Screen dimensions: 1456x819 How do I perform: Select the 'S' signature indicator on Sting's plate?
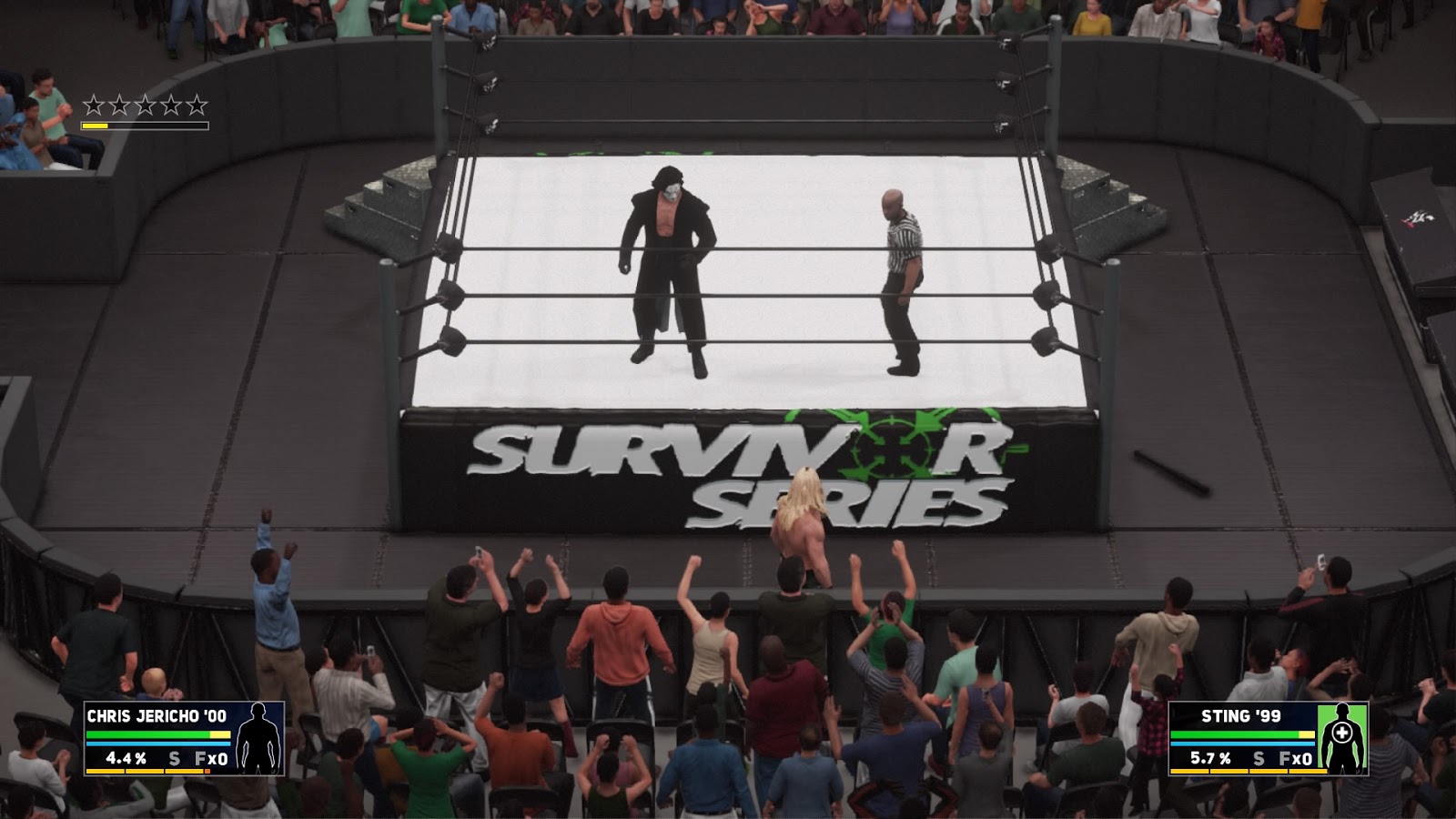coord(1259,756)
